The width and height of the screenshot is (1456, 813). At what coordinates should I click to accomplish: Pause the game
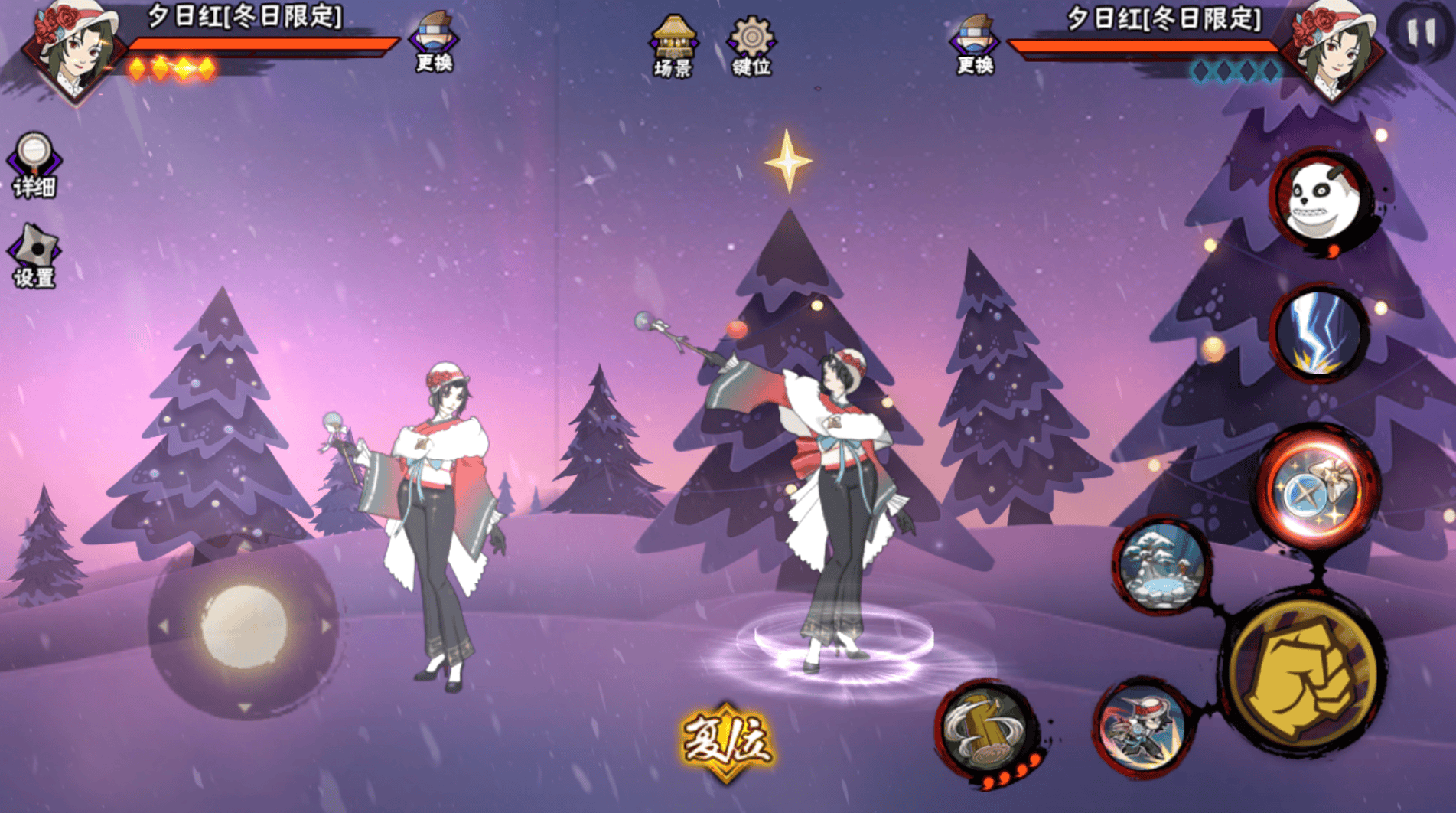pos(1422,32)
